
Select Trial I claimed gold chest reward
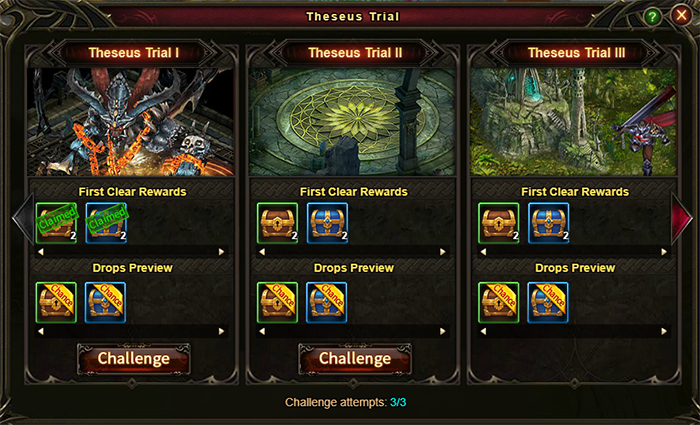click(x=56, y=223)
